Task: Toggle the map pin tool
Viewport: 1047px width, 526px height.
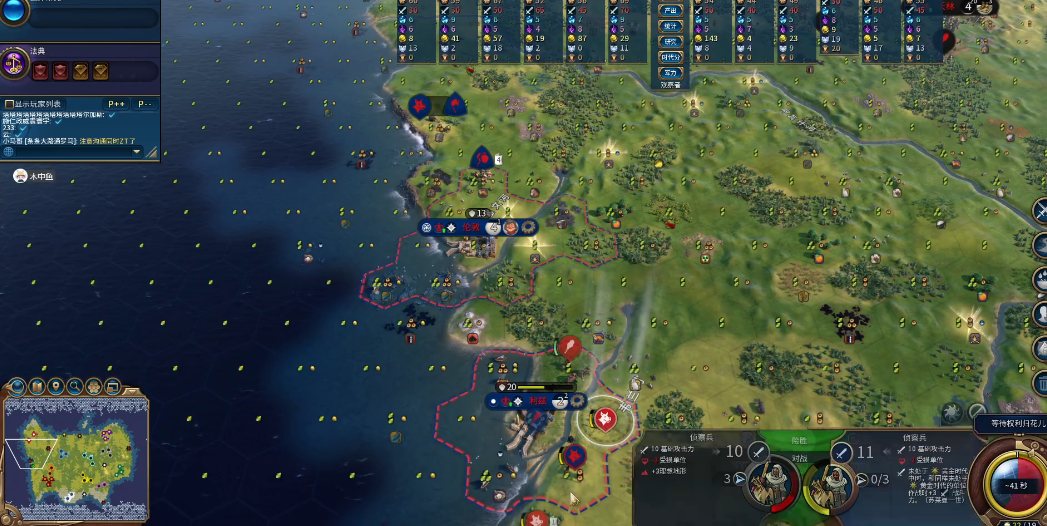Action: 55,386
